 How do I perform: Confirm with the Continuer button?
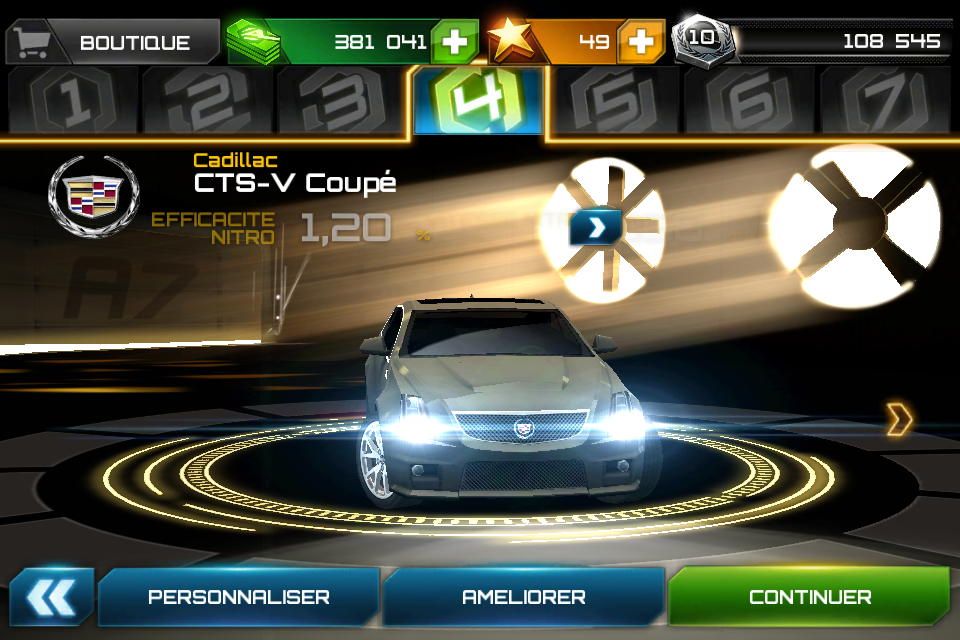click(x=809, y=597)
